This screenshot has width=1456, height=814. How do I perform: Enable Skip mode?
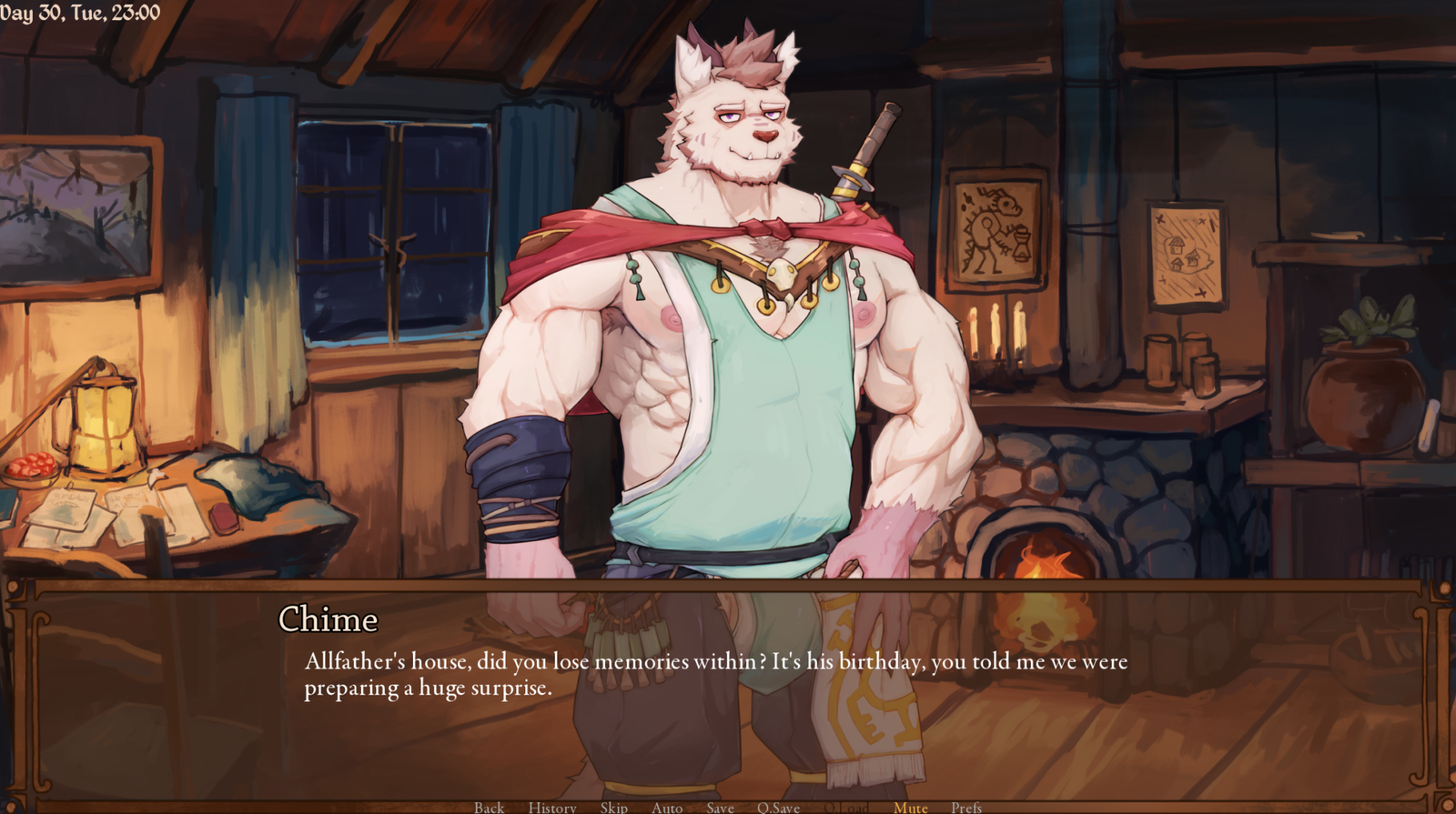613,807
